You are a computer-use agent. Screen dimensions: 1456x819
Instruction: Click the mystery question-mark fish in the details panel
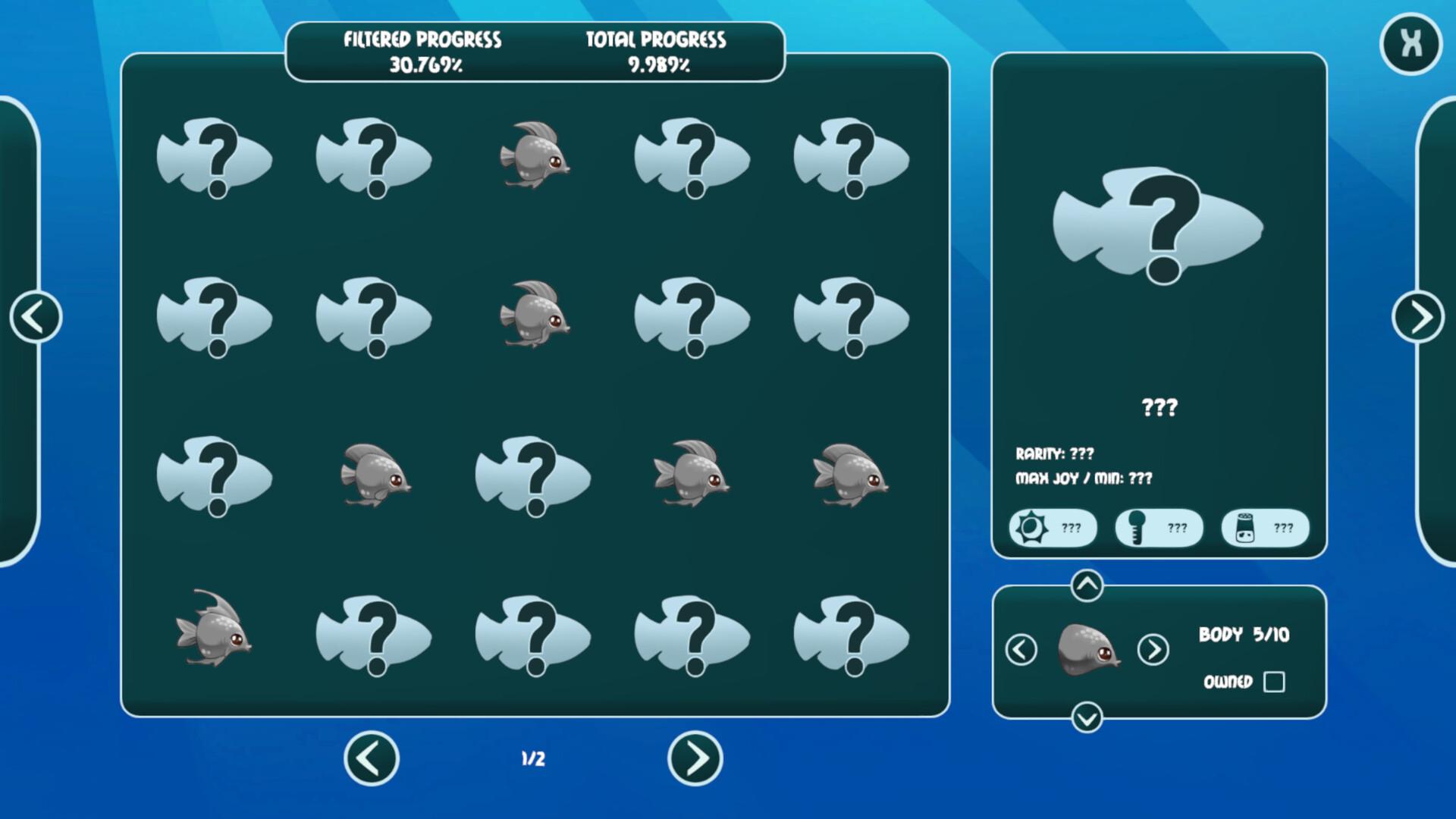(1159, 227)
